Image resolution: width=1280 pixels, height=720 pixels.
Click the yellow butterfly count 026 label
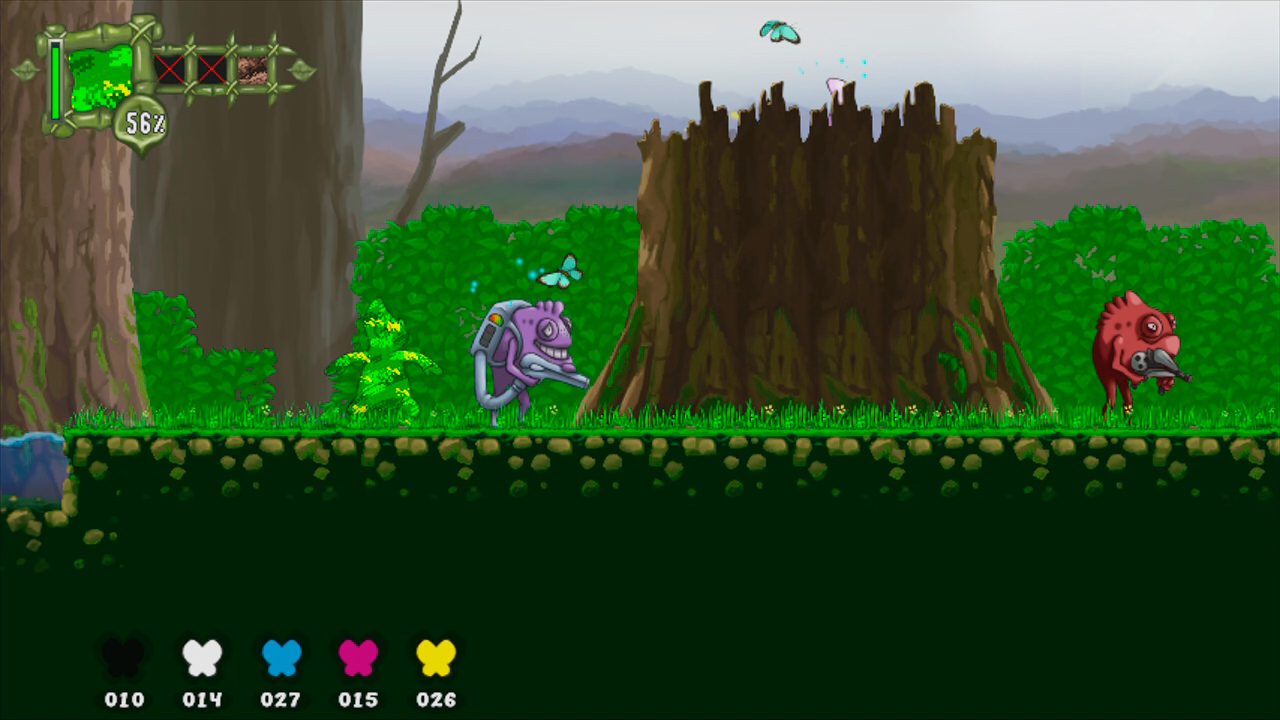tap(435, 700)
